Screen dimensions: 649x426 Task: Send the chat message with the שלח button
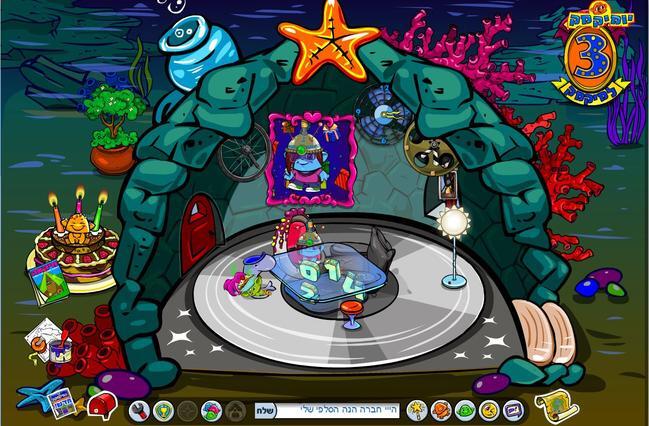[x=265, y=410]
